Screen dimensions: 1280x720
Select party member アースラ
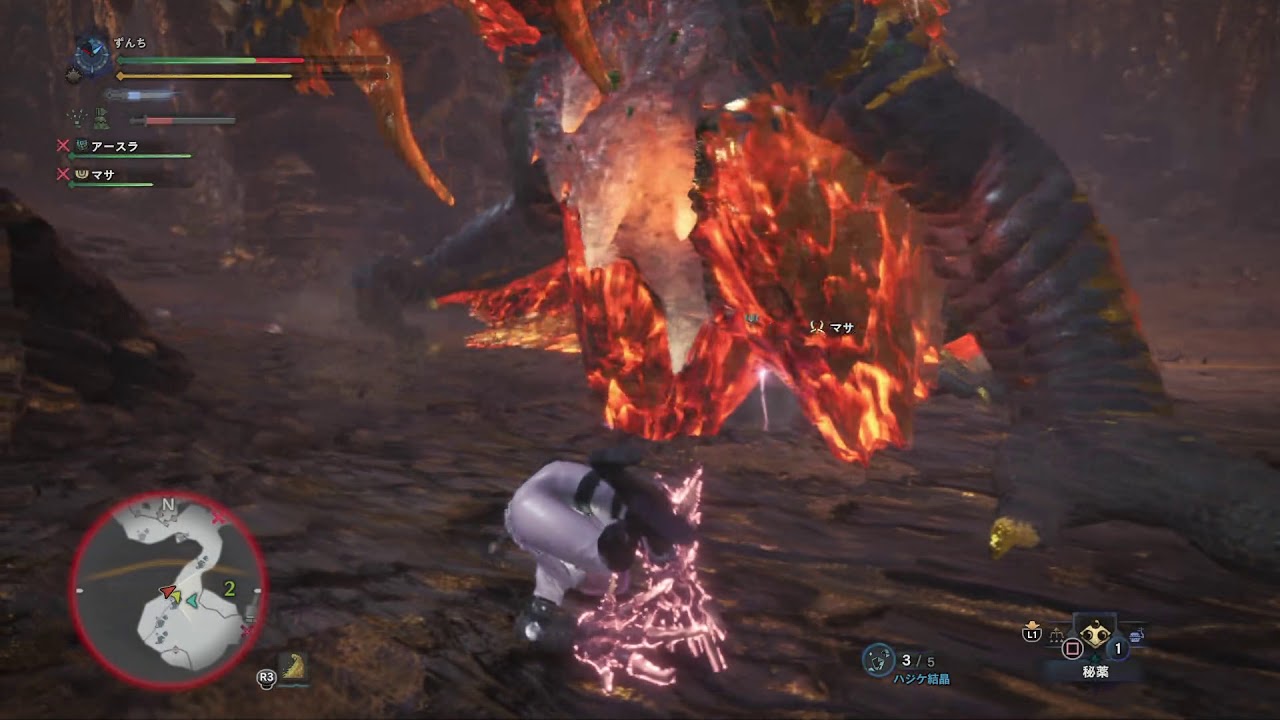114,146
